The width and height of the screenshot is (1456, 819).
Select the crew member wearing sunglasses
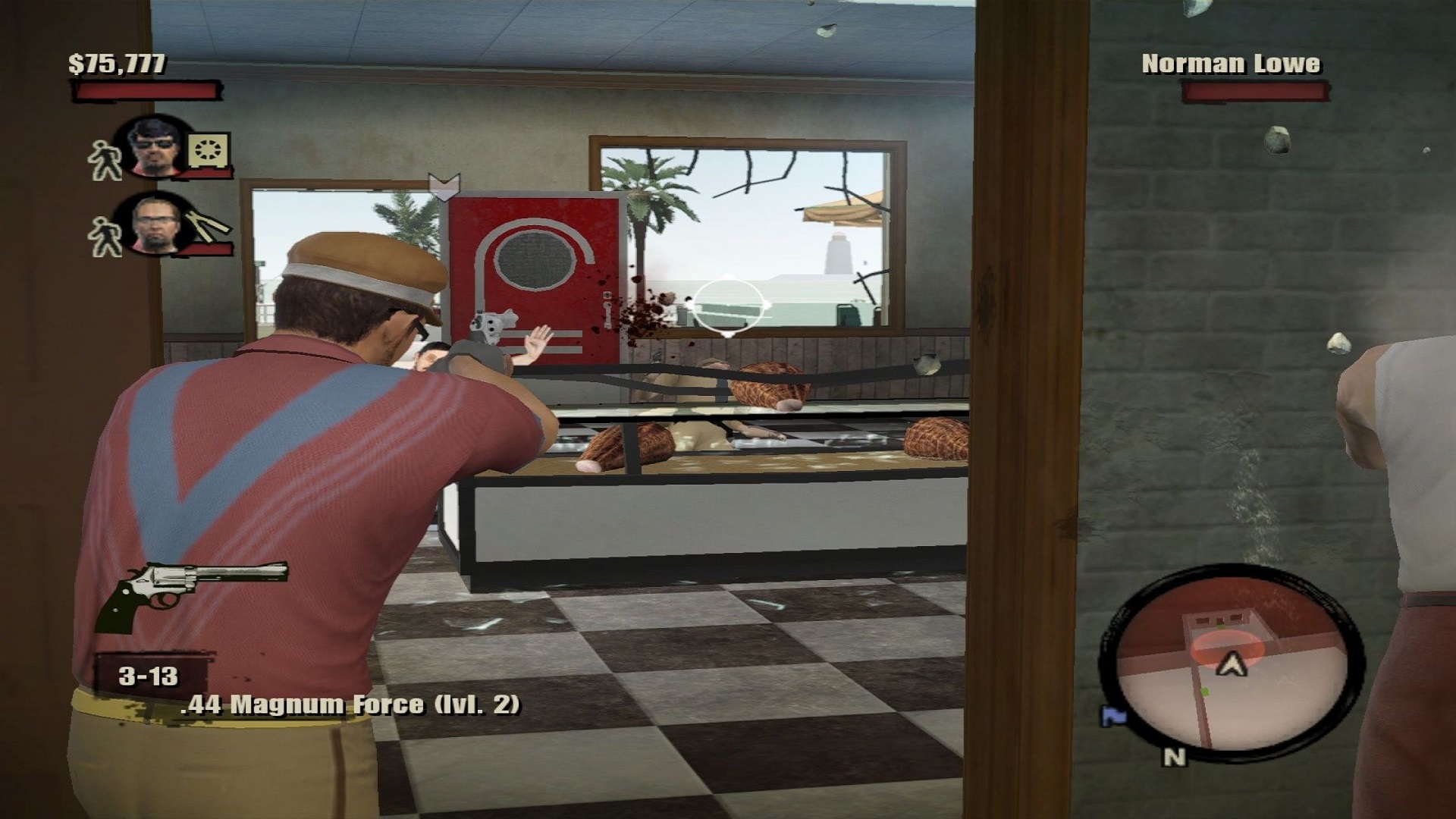click(x=155, y=146)
